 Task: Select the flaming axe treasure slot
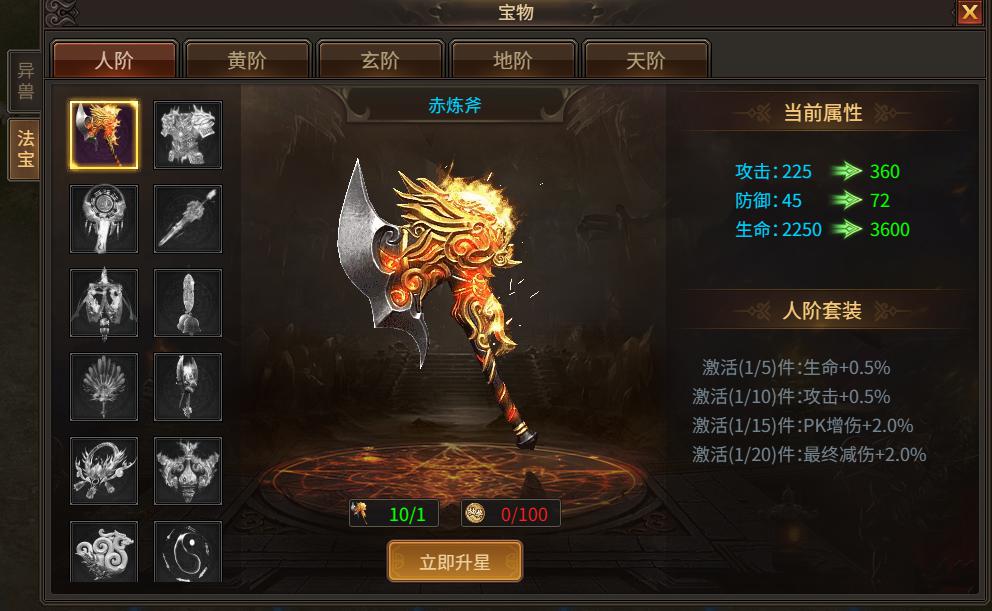(x=104, y=135)
